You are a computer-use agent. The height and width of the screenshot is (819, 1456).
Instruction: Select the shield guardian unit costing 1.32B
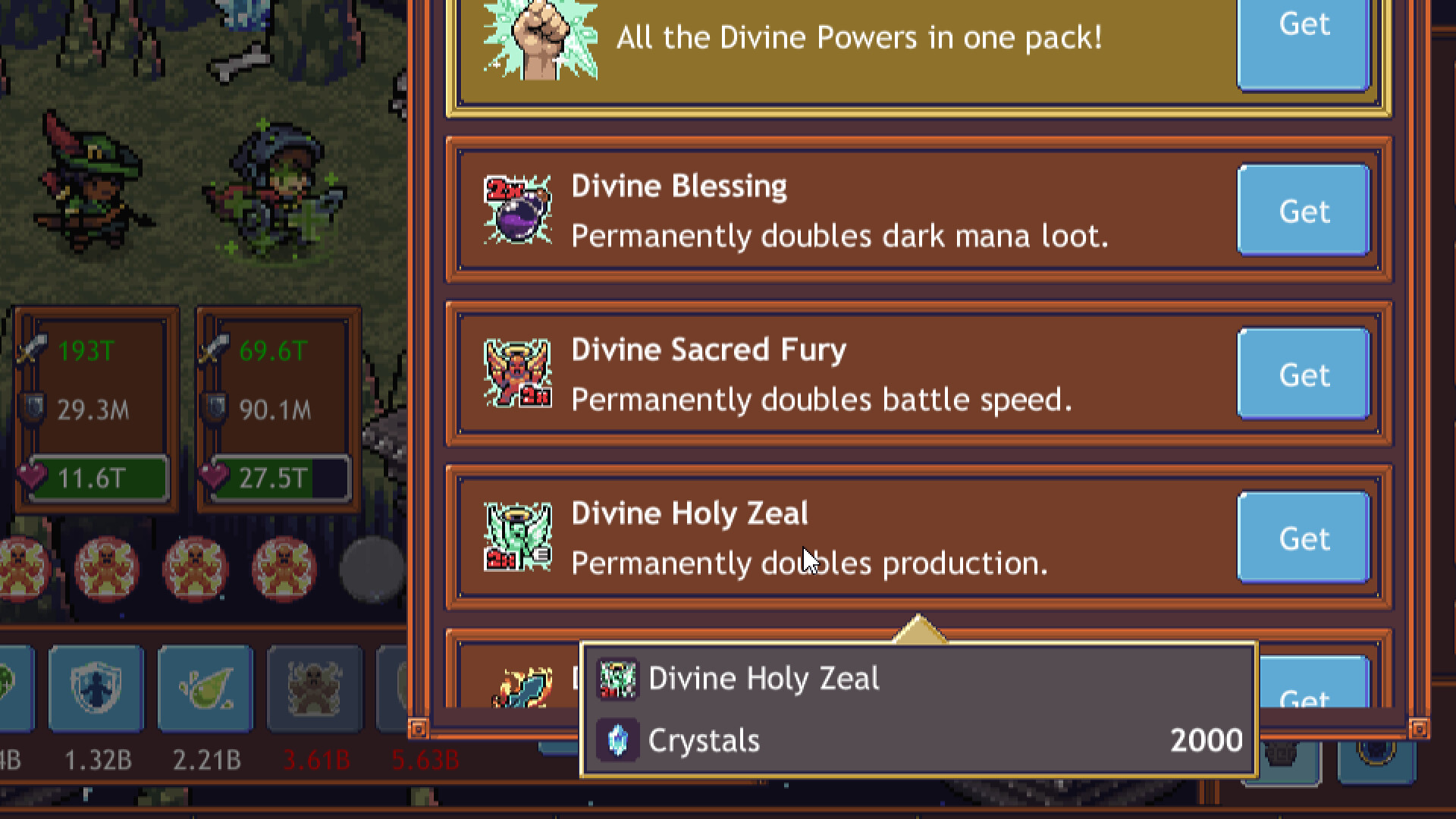(96, 686)
